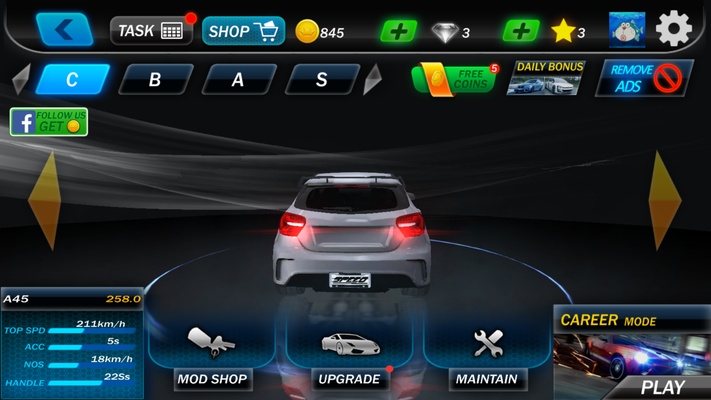711x400 pixels.
Task: Add more stars with green plus
Action: coord(520,31)
